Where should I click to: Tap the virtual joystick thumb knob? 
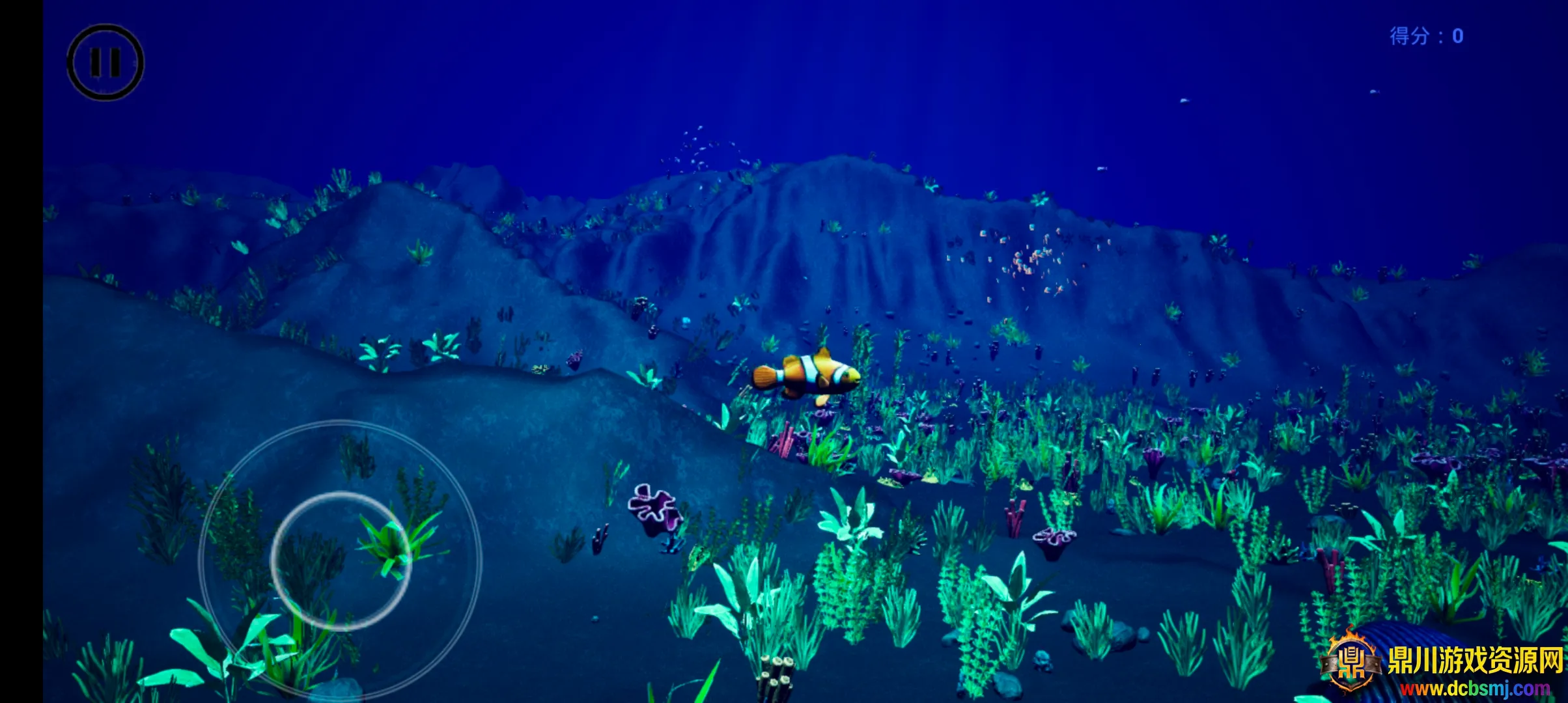click(x=340, y=561)
